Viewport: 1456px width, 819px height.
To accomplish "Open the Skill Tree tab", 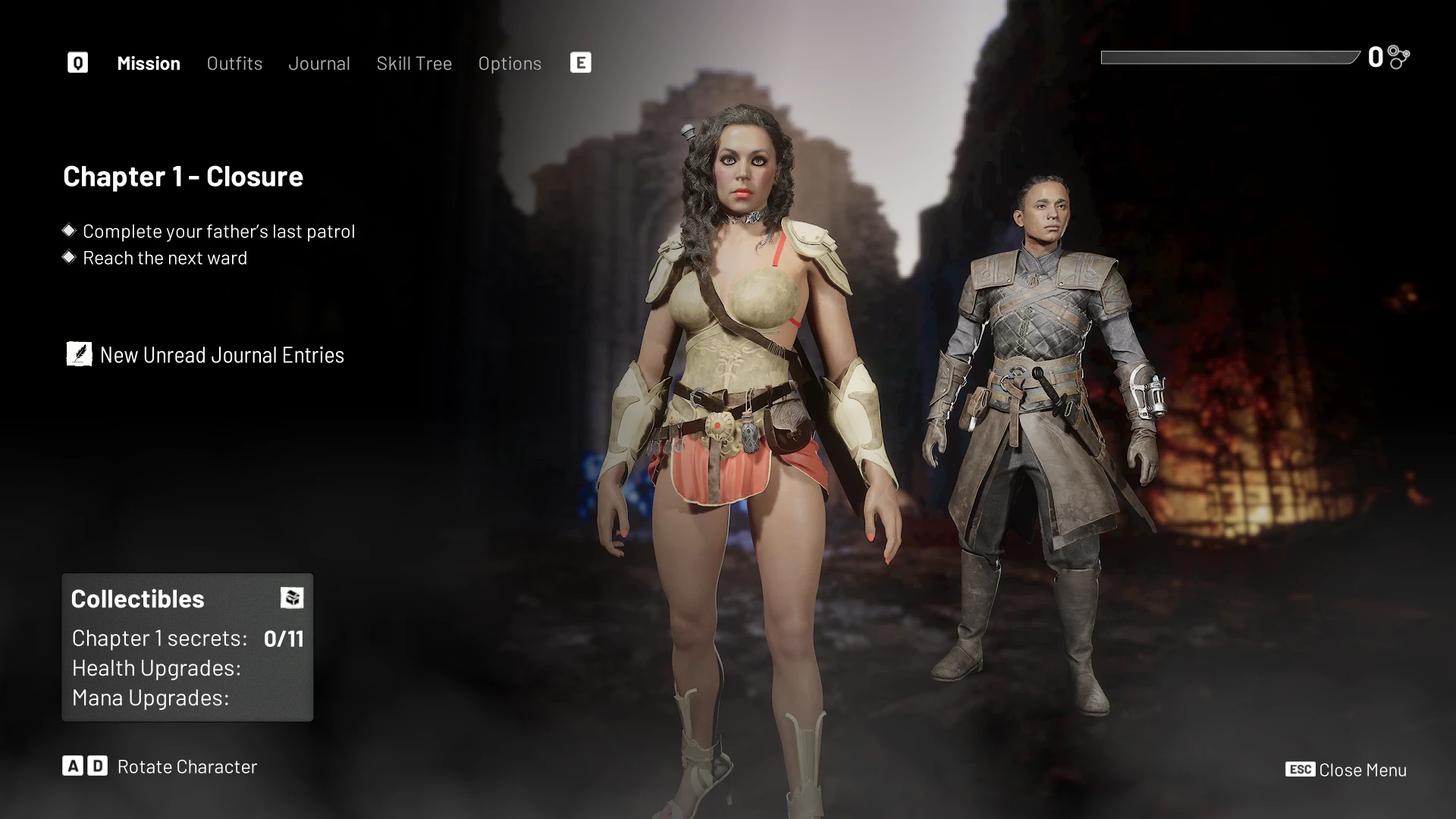I will click(414, 64).
